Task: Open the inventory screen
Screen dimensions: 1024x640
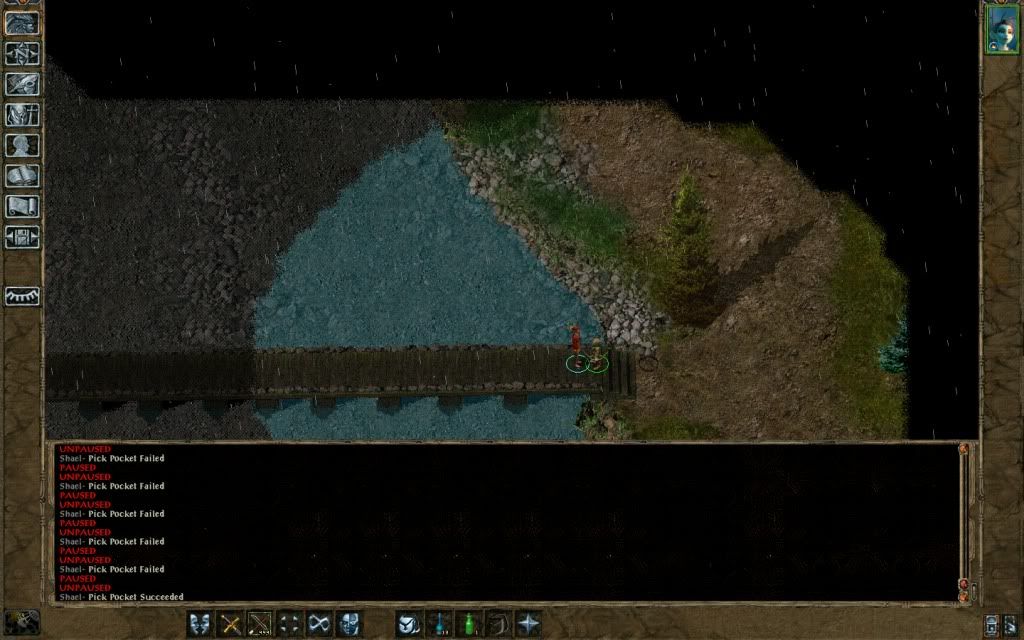Action: coord(22,115)
